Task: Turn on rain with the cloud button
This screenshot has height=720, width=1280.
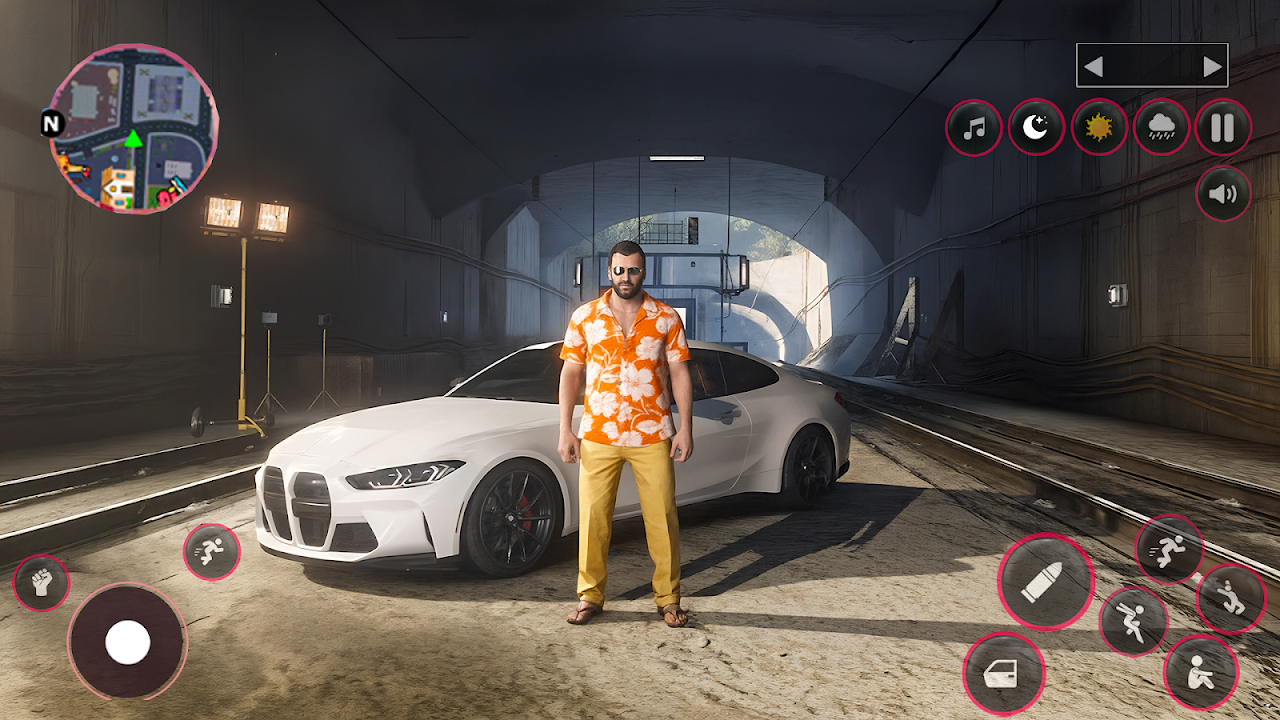Action: 1161,128
